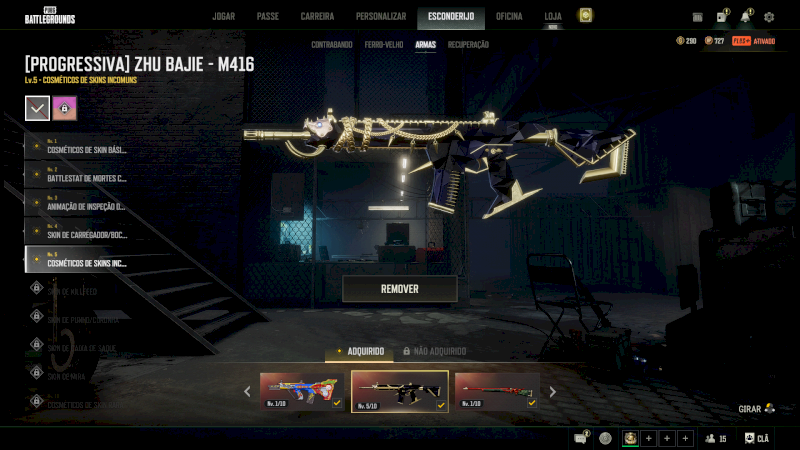Switch to the Contrabando sub-tab
800x450 pixels.
(331, 45)
